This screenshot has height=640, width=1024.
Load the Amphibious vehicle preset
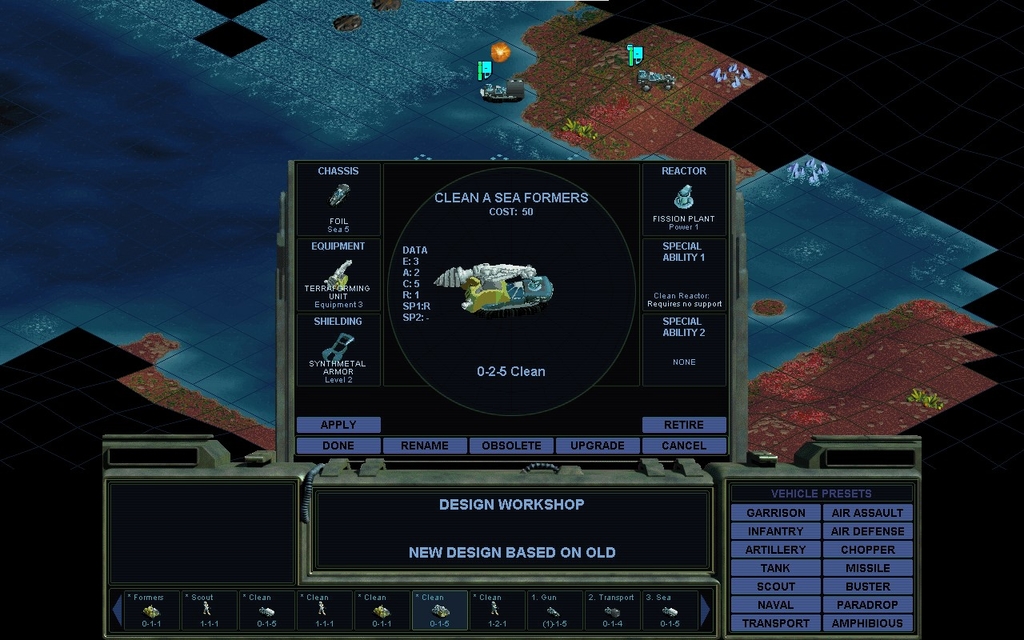pos(867,623)
